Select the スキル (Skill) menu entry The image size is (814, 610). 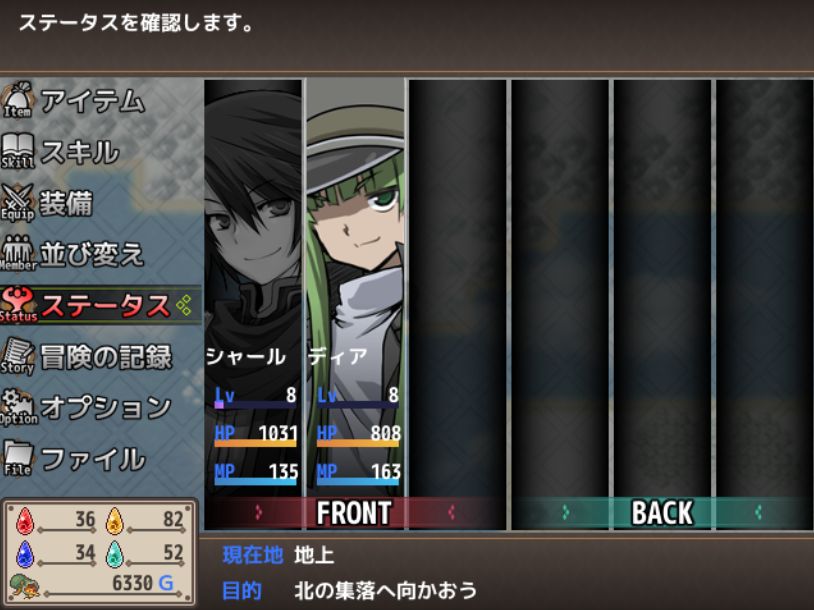79,152
